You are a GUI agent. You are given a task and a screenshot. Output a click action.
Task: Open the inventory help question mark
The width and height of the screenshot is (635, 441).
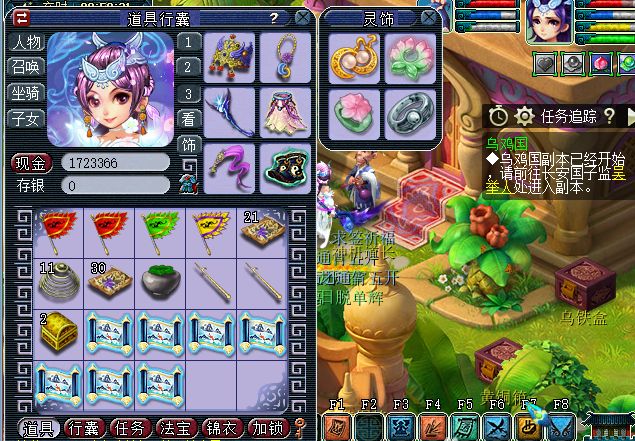(x=274, y=18)
